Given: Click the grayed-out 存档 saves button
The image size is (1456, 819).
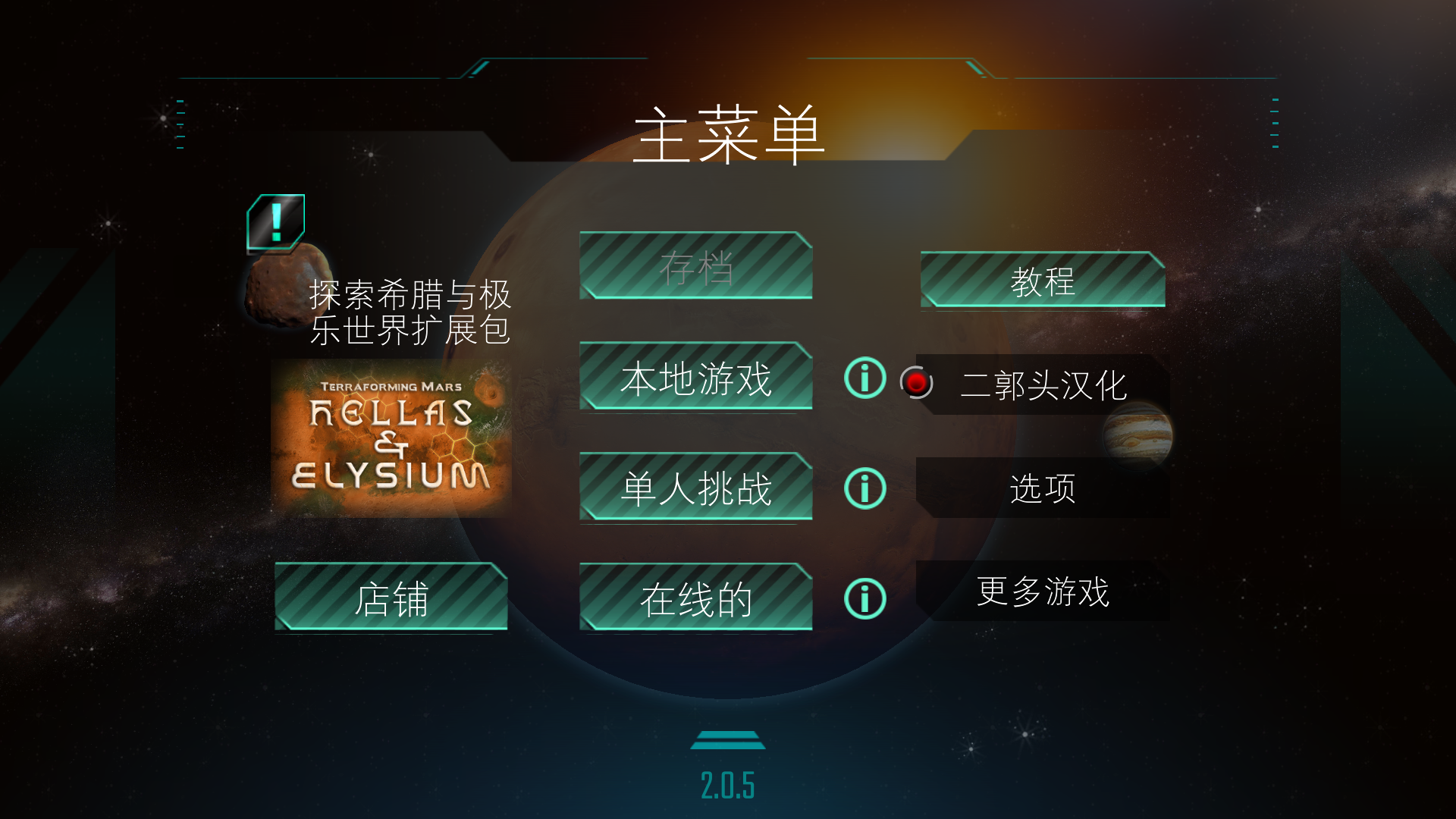Looking at the screenshot, I should pos(695,267).
